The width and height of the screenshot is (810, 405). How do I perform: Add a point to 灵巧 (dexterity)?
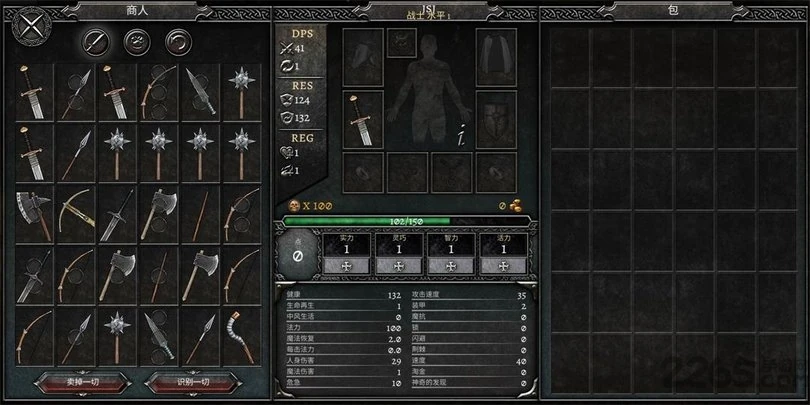click(397, 266)
